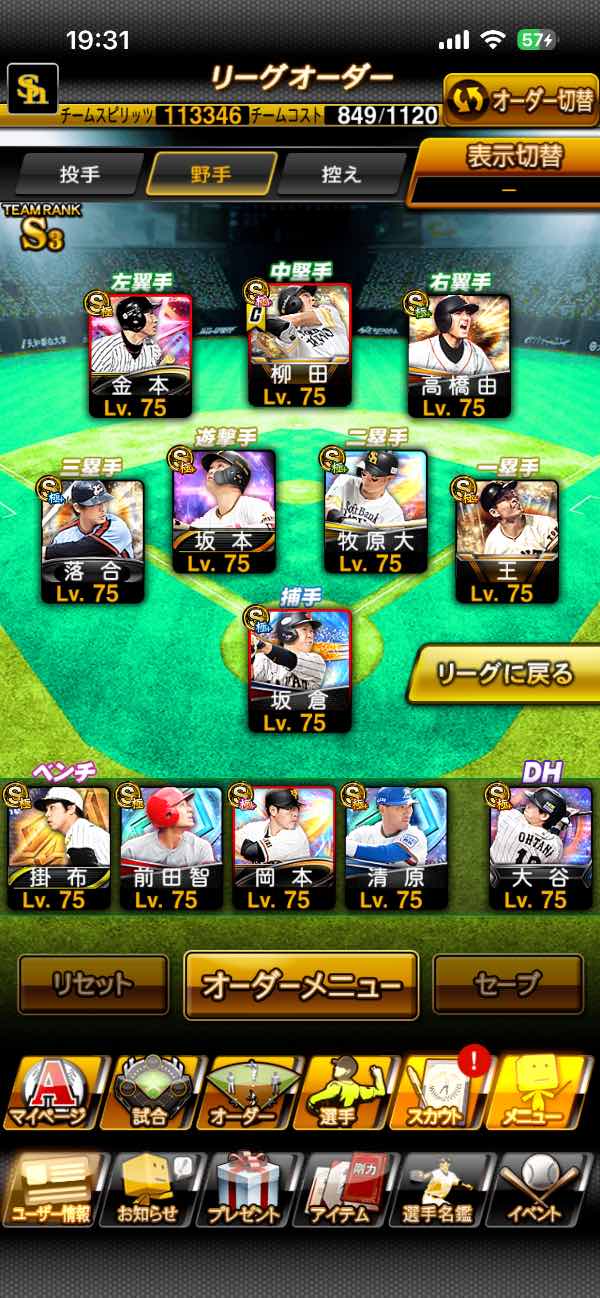The width and height of the screenshot is (600, 1298).
Task: Switch to the 投手 pitchers tab
Action: point(80,174)
